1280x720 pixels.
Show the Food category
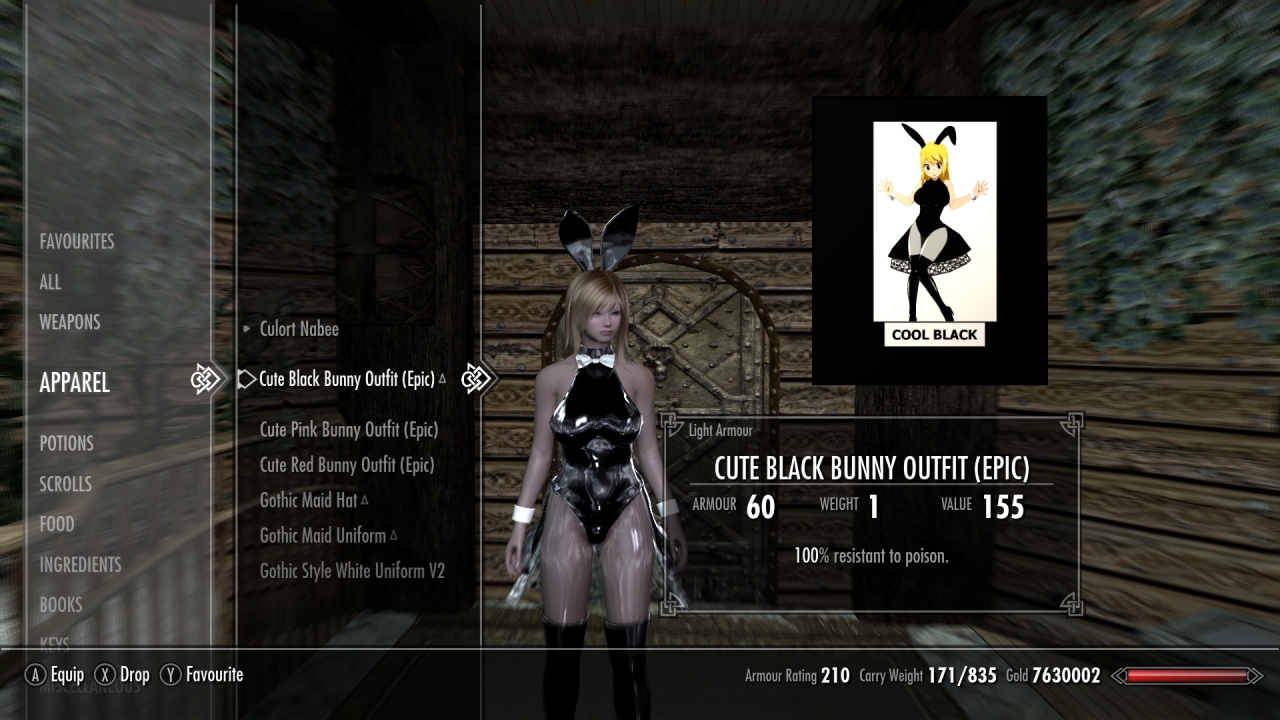click(x=57, y=524)
